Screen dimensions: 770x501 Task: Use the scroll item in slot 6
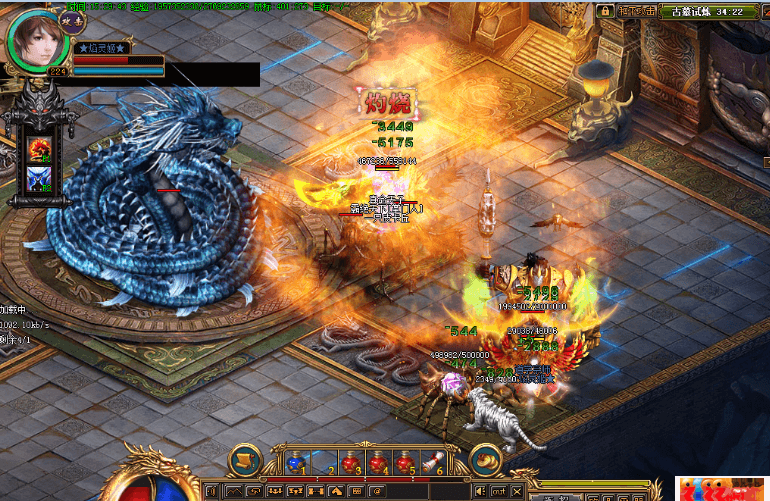click(431, 462)
